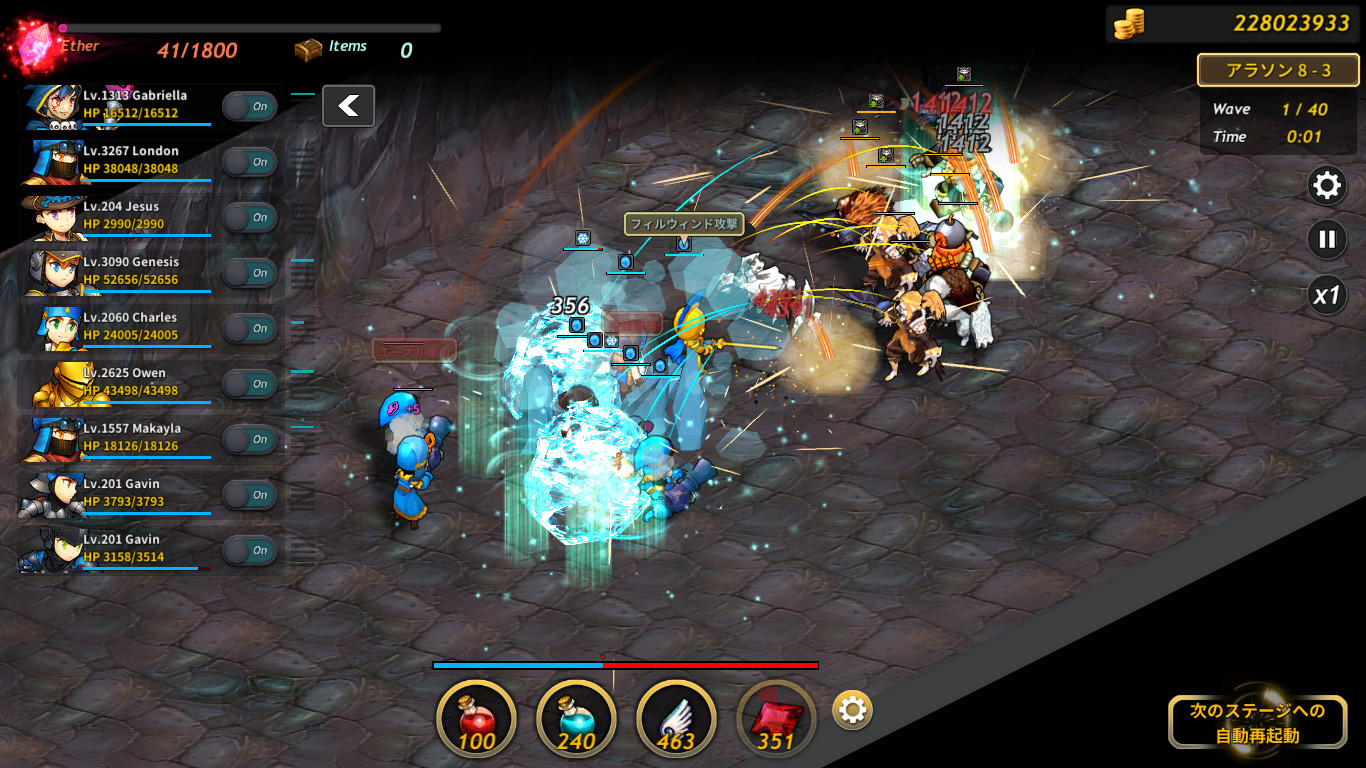Collapse the party list with the arrow button

click(x=348, y=106)
